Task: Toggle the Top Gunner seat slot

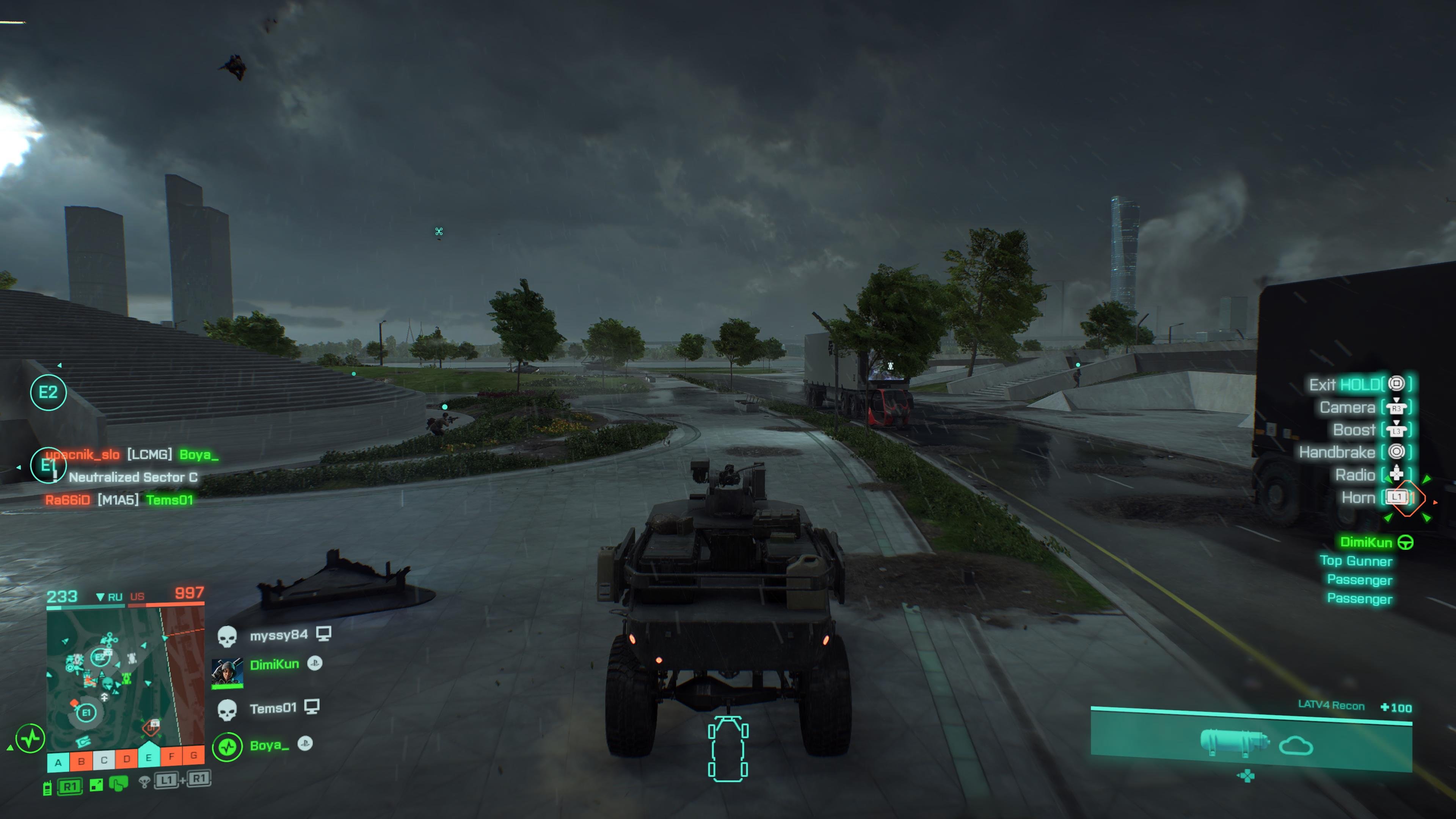Action: [1357, 561]
